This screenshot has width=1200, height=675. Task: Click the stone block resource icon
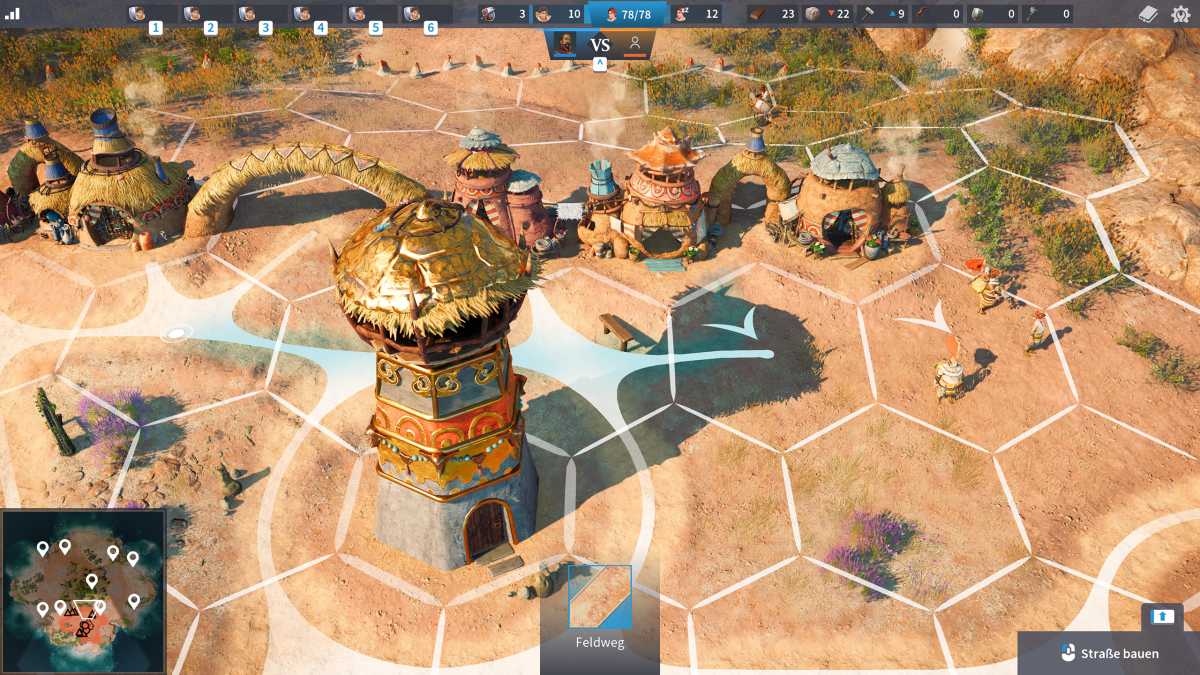813,14
